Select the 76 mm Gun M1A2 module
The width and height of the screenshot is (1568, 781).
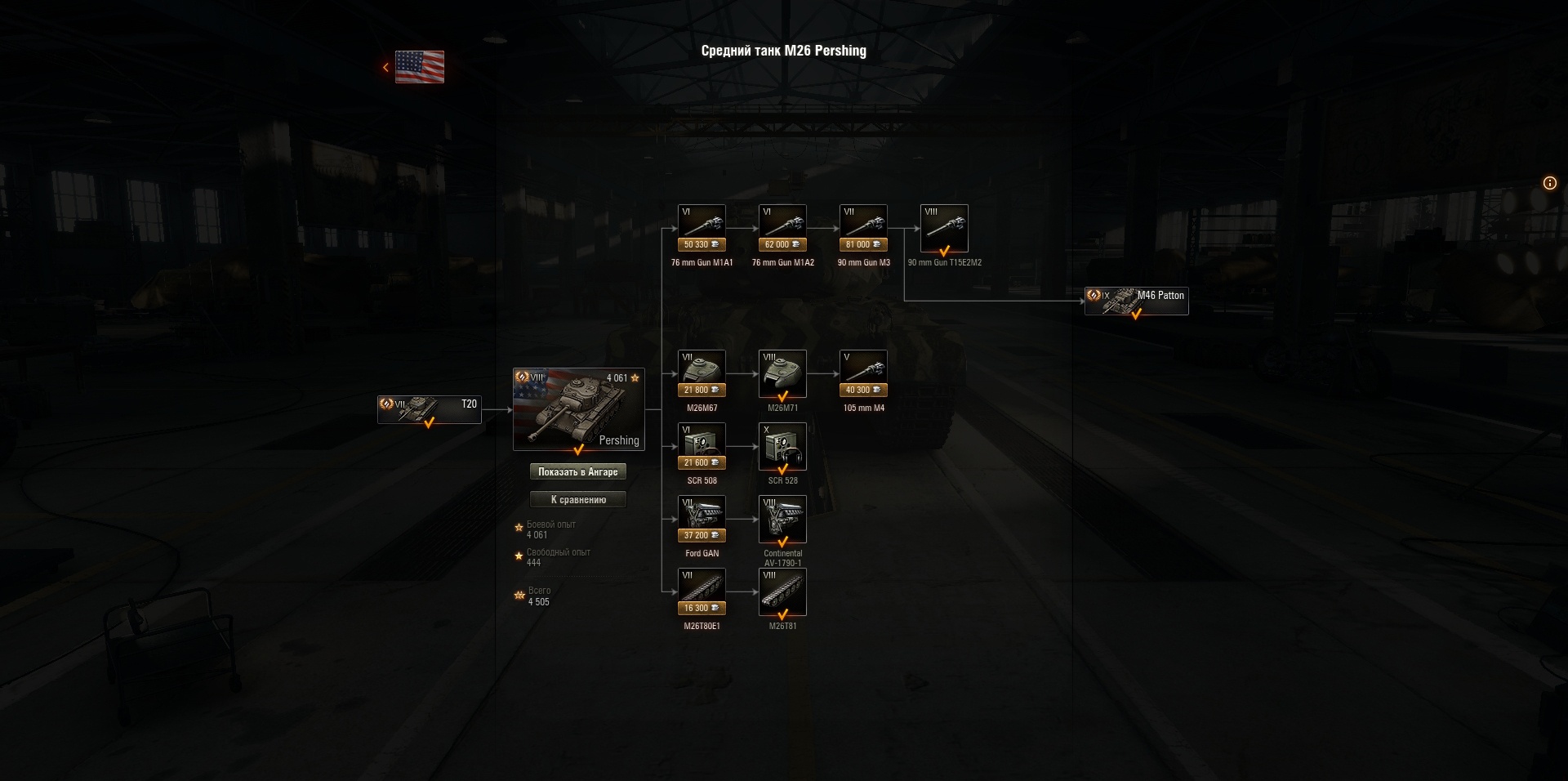click(x=782, y=221)
